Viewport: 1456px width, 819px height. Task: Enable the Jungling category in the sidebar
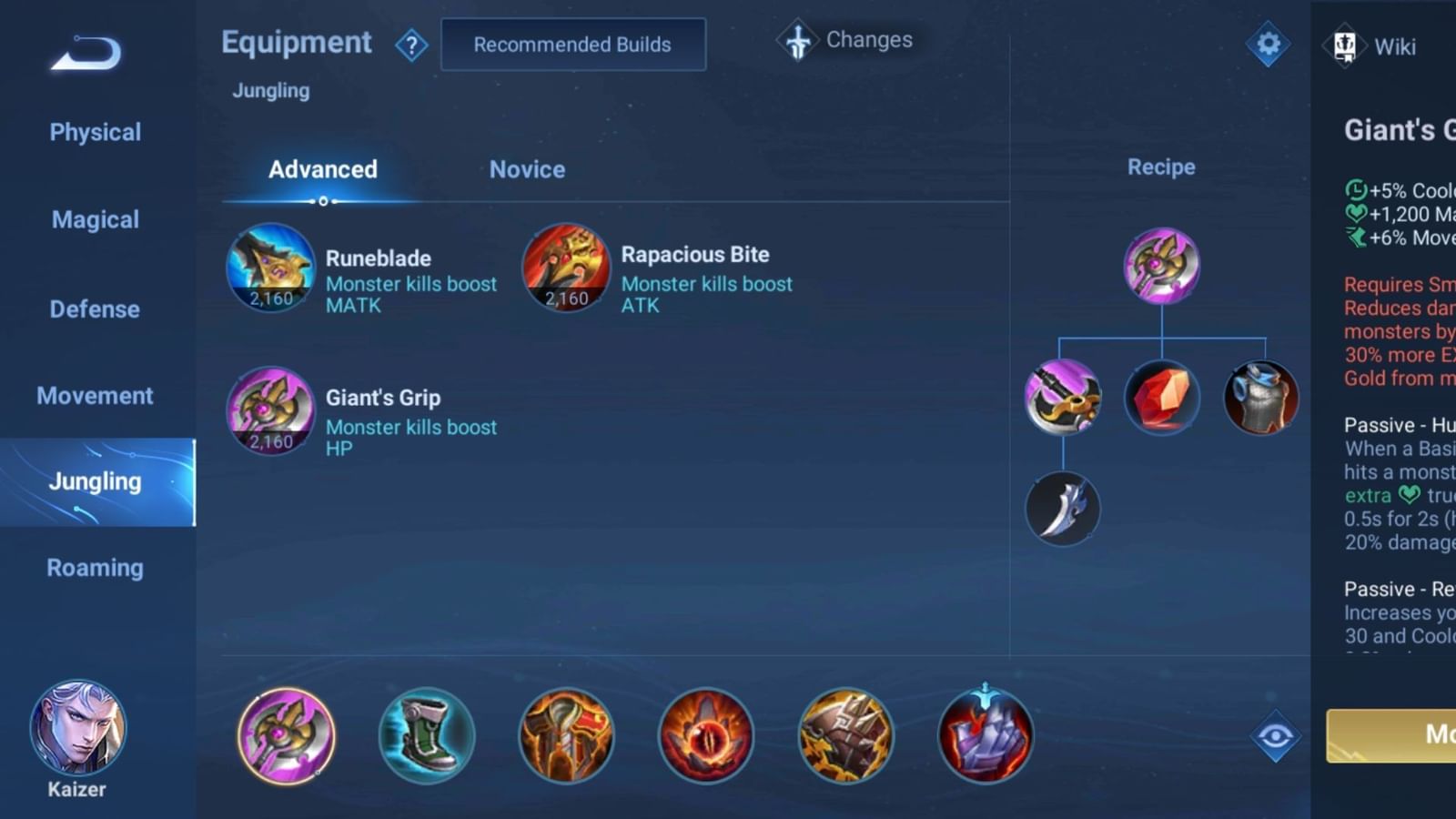tap(94, 481)
